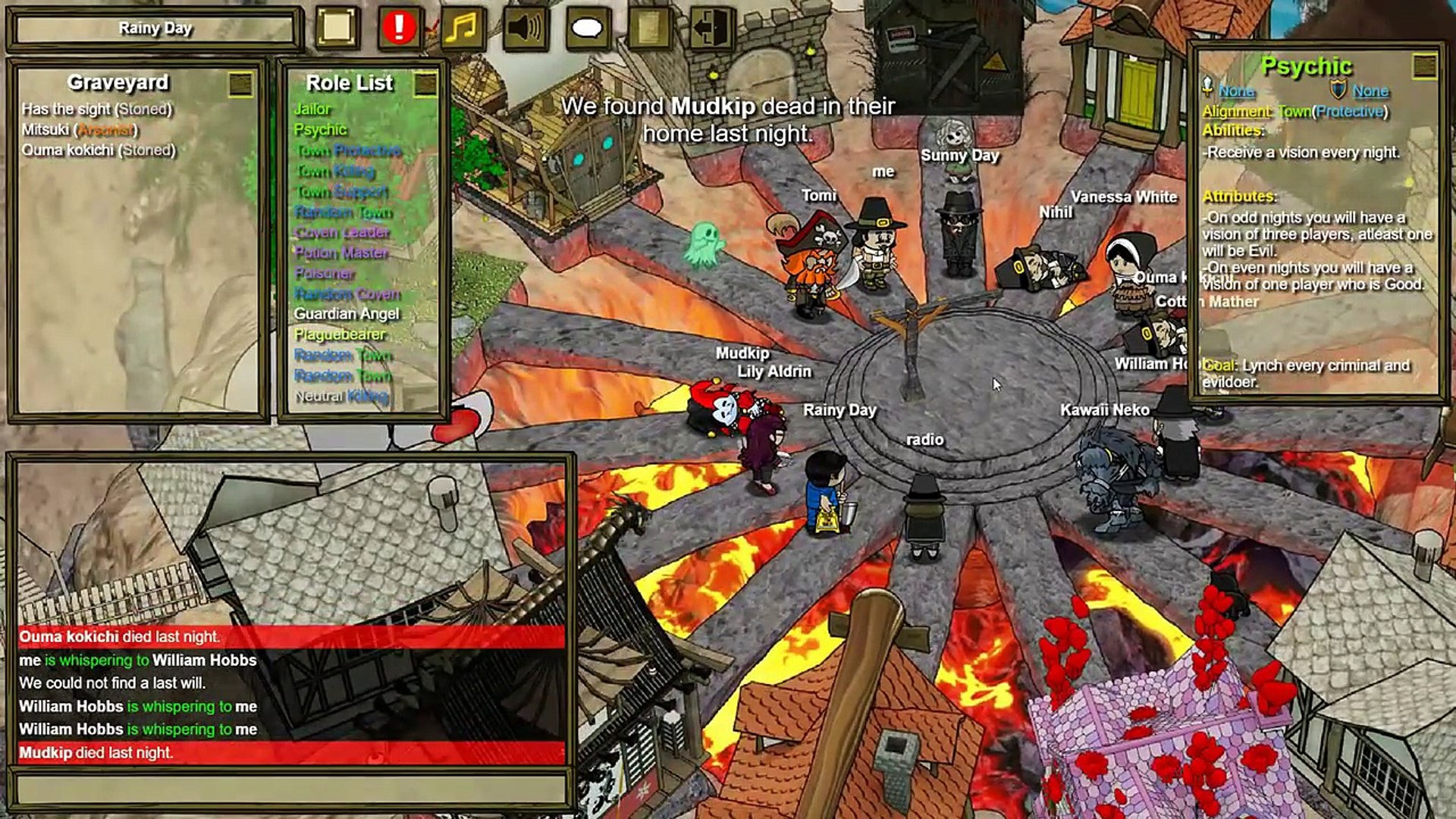Viewport: 1456px width, 819px height.
Task: Click Coven Leader in the Role List
Action: tap(342, 232)
